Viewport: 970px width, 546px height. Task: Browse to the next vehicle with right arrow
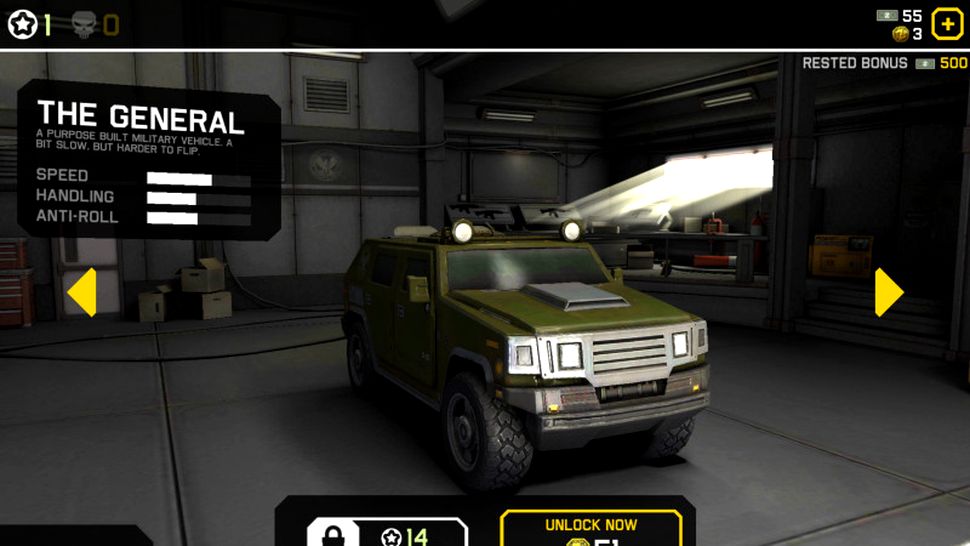[888, 292]
